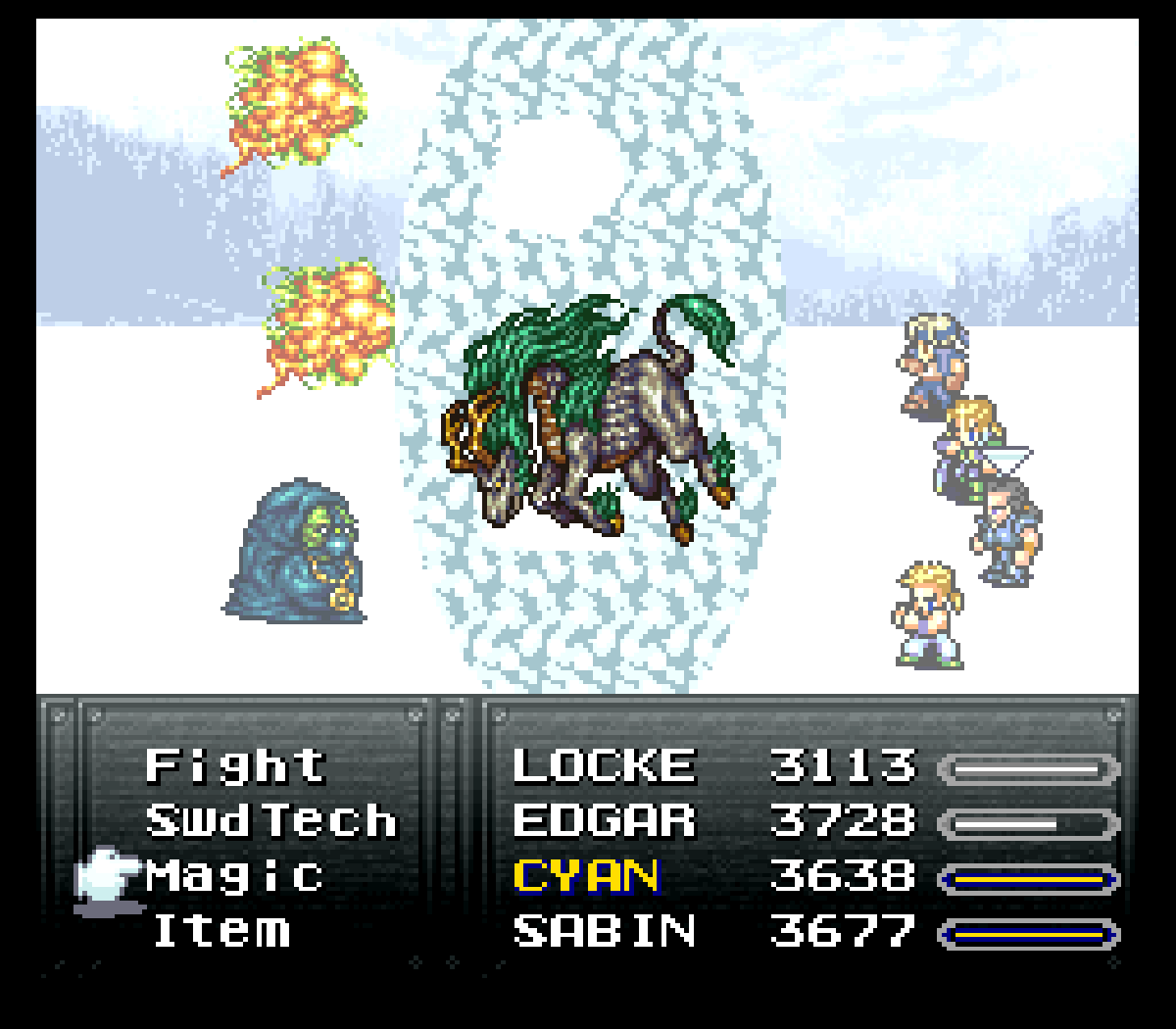The image size is (1176, 1029).
Task: Open the Item command
Action: 222,931
